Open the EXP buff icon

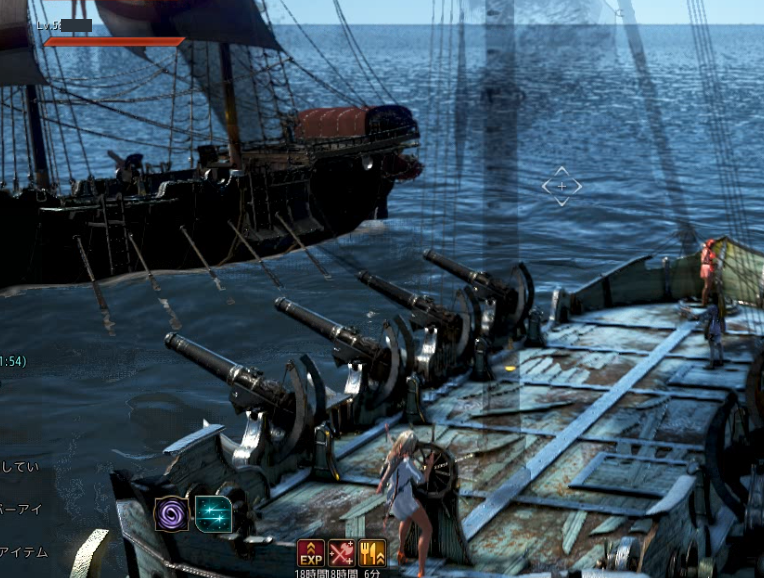pos(311,553)
